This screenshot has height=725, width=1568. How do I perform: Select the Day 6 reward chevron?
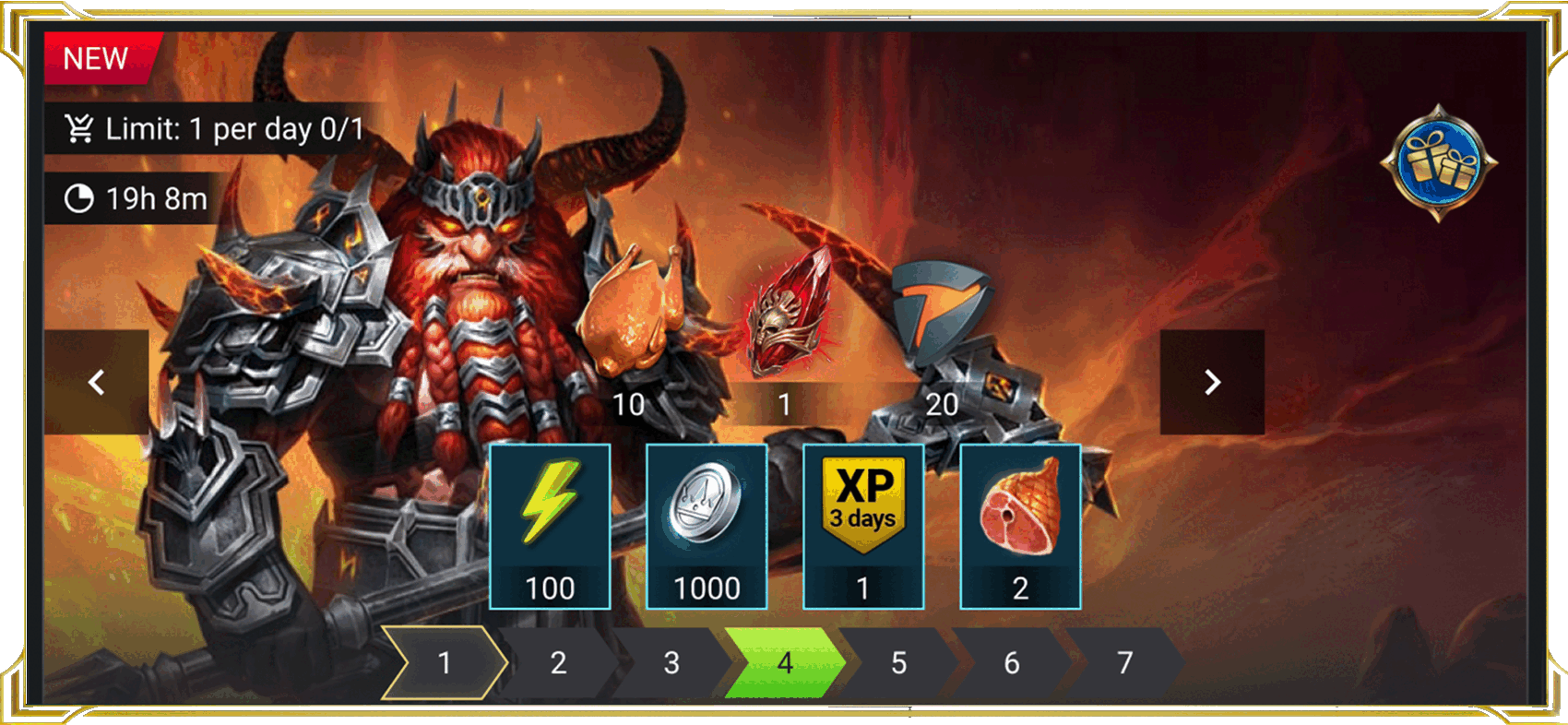[x=1011, y=661]
